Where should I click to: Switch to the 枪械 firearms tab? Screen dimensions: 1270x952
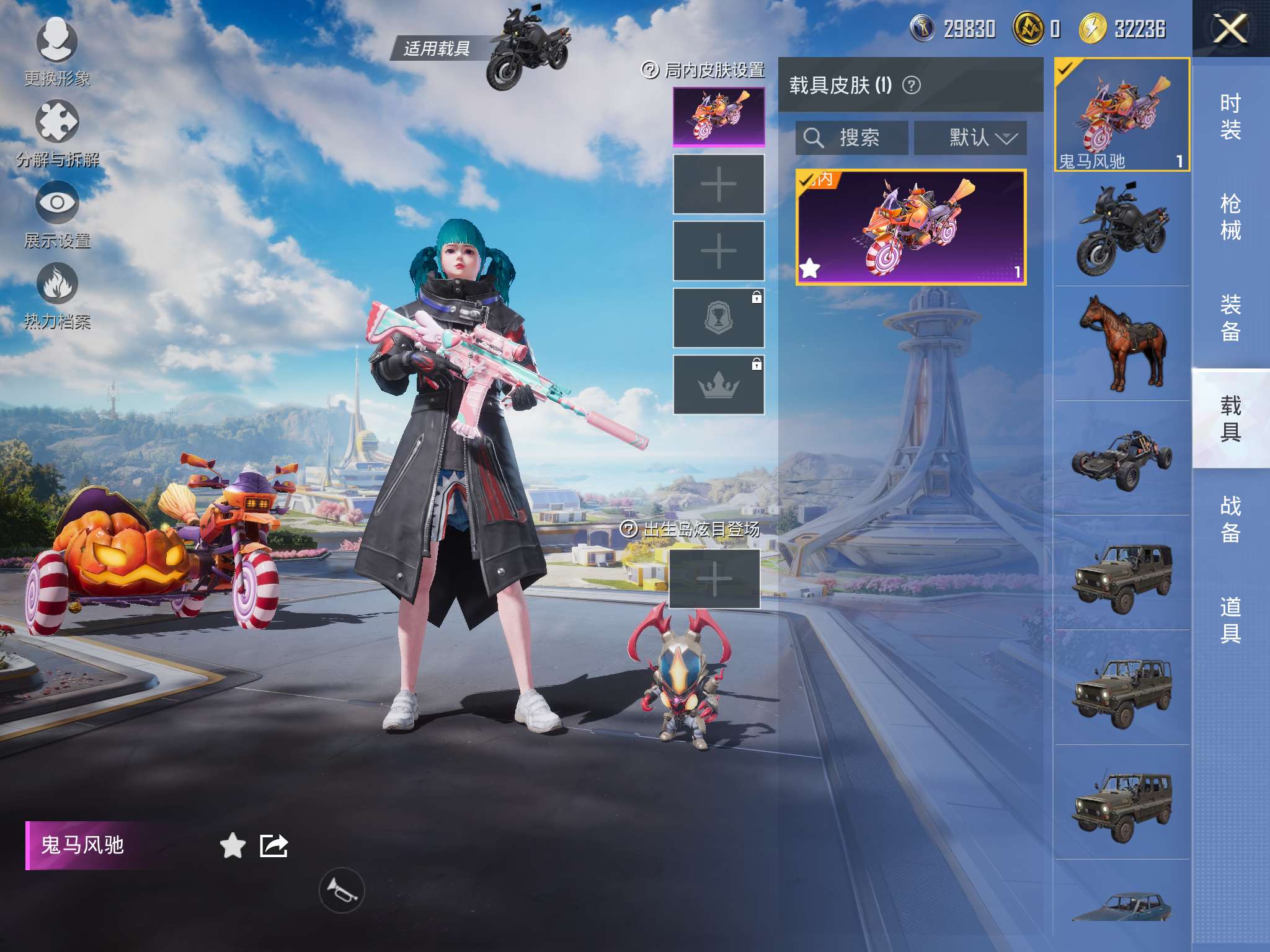pos(1230,217)
